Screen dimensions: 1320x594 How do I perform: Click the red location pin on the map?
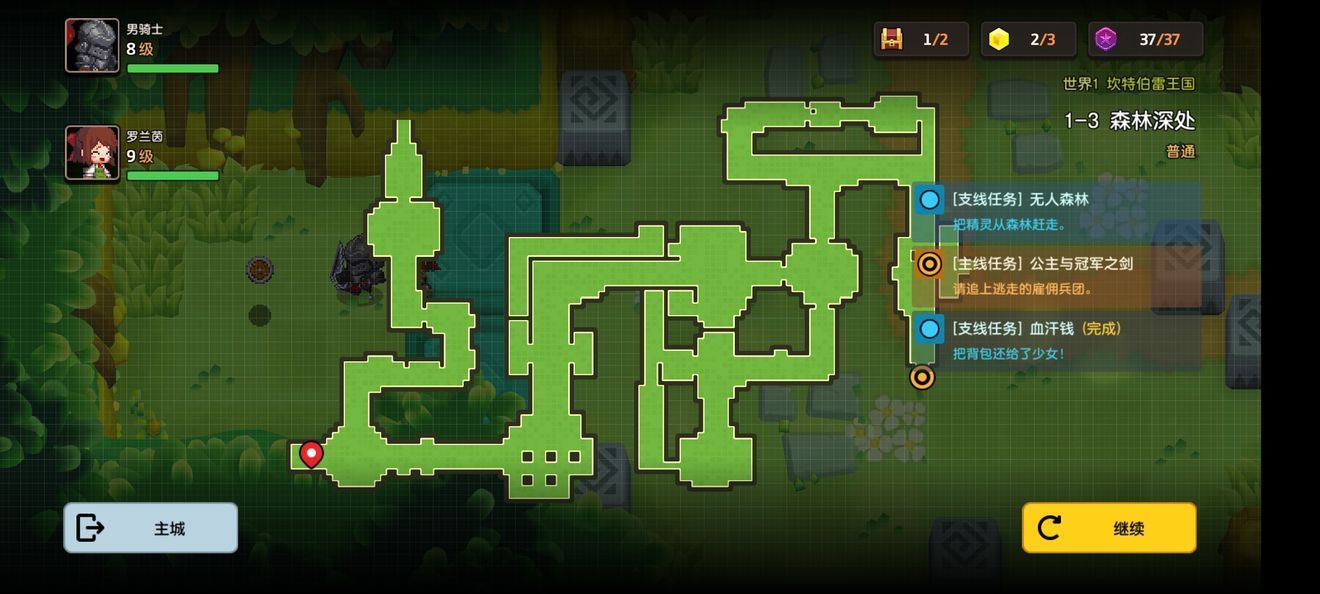point(311,455)
